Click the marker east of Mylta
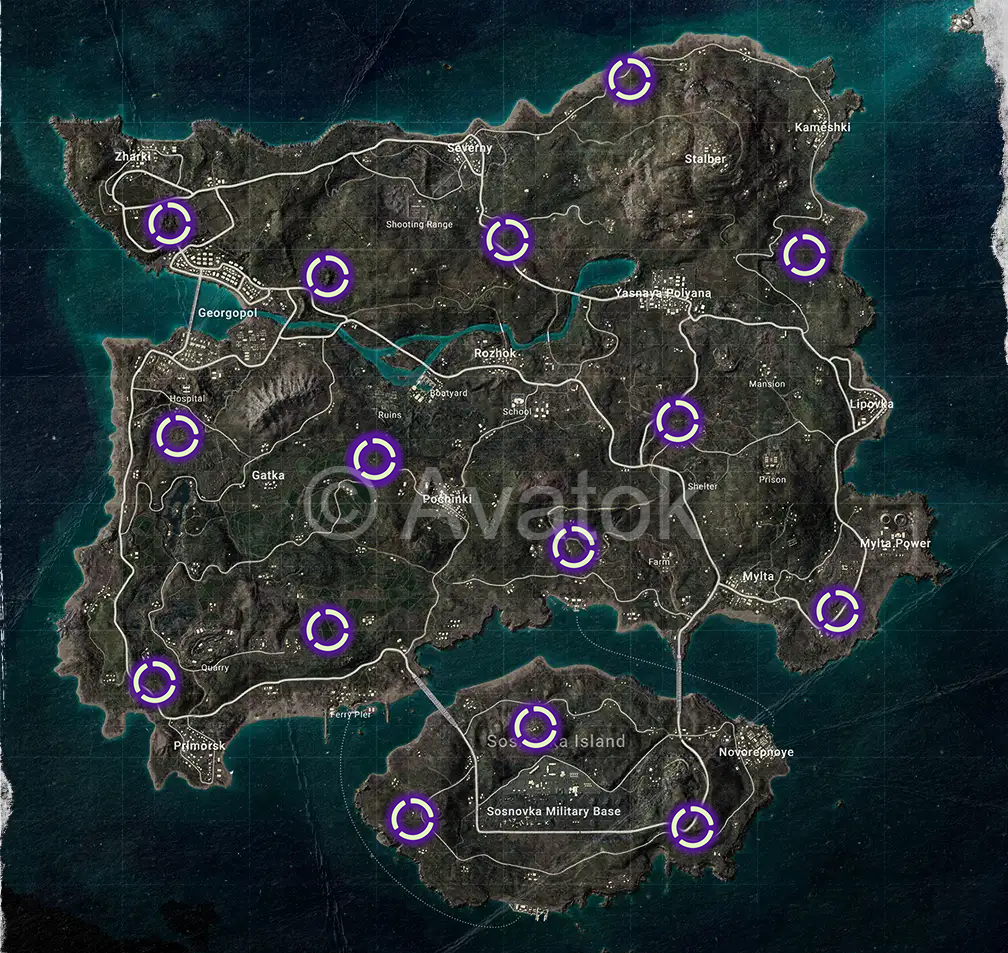1008x953 pixels. point(836,609)
